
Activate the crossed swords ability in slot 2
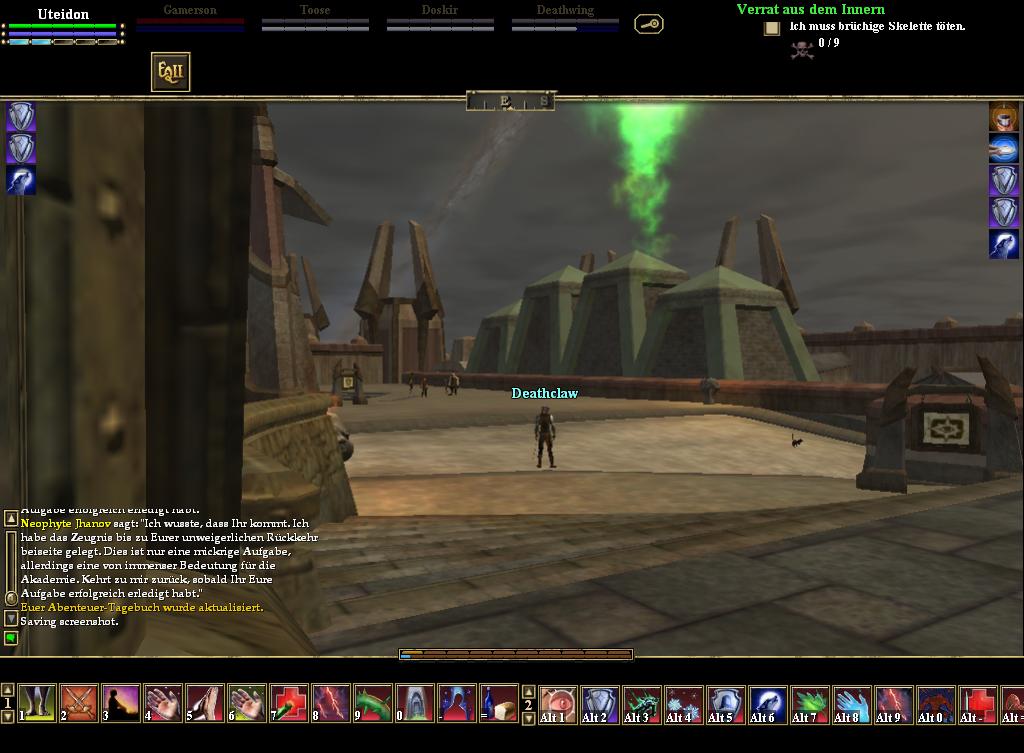(79, 703)
